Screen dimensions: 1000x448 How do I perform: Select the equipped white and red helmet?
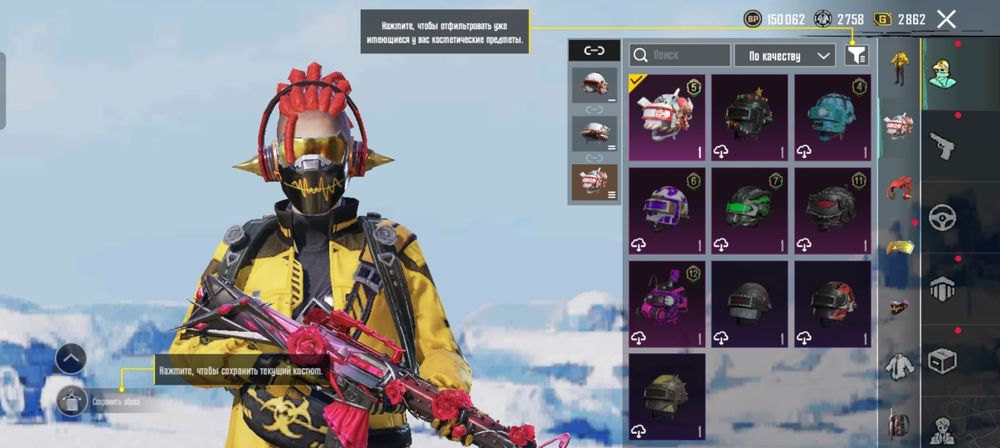click(667, 117)
